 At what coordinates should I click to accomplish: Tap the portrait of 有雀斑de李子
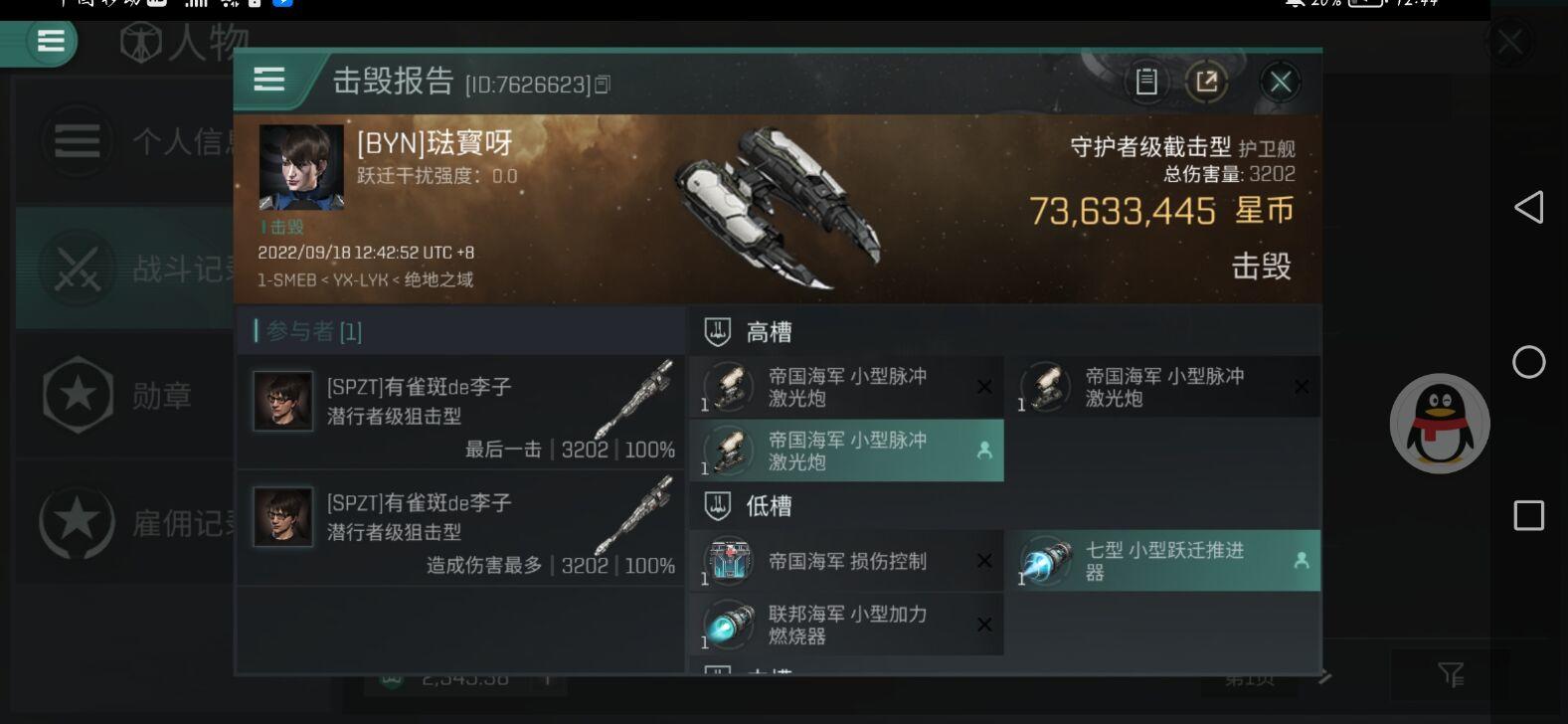pos(282,401)
